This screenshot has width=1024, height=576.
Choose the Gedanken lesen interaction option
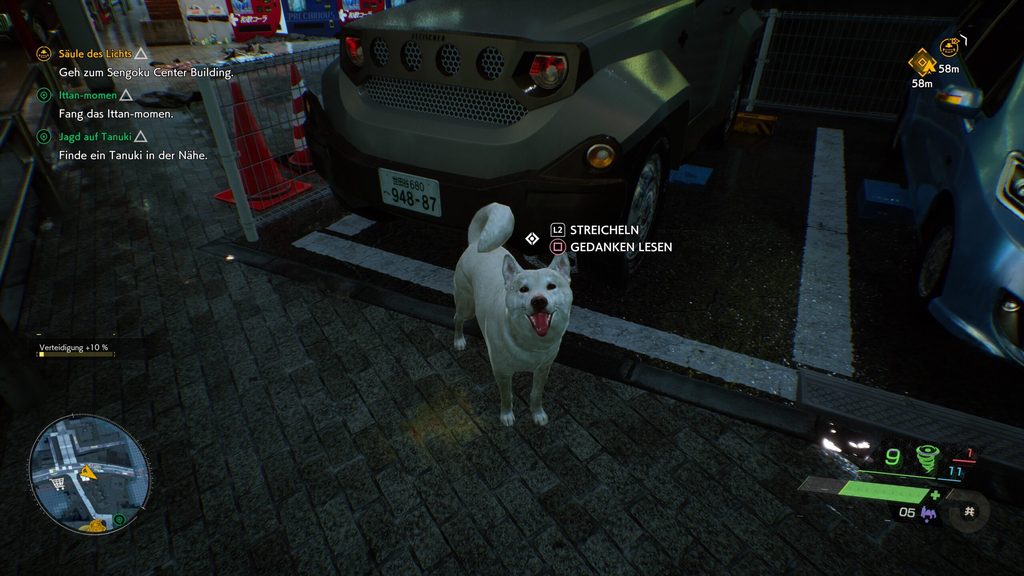tap(620, 246)
